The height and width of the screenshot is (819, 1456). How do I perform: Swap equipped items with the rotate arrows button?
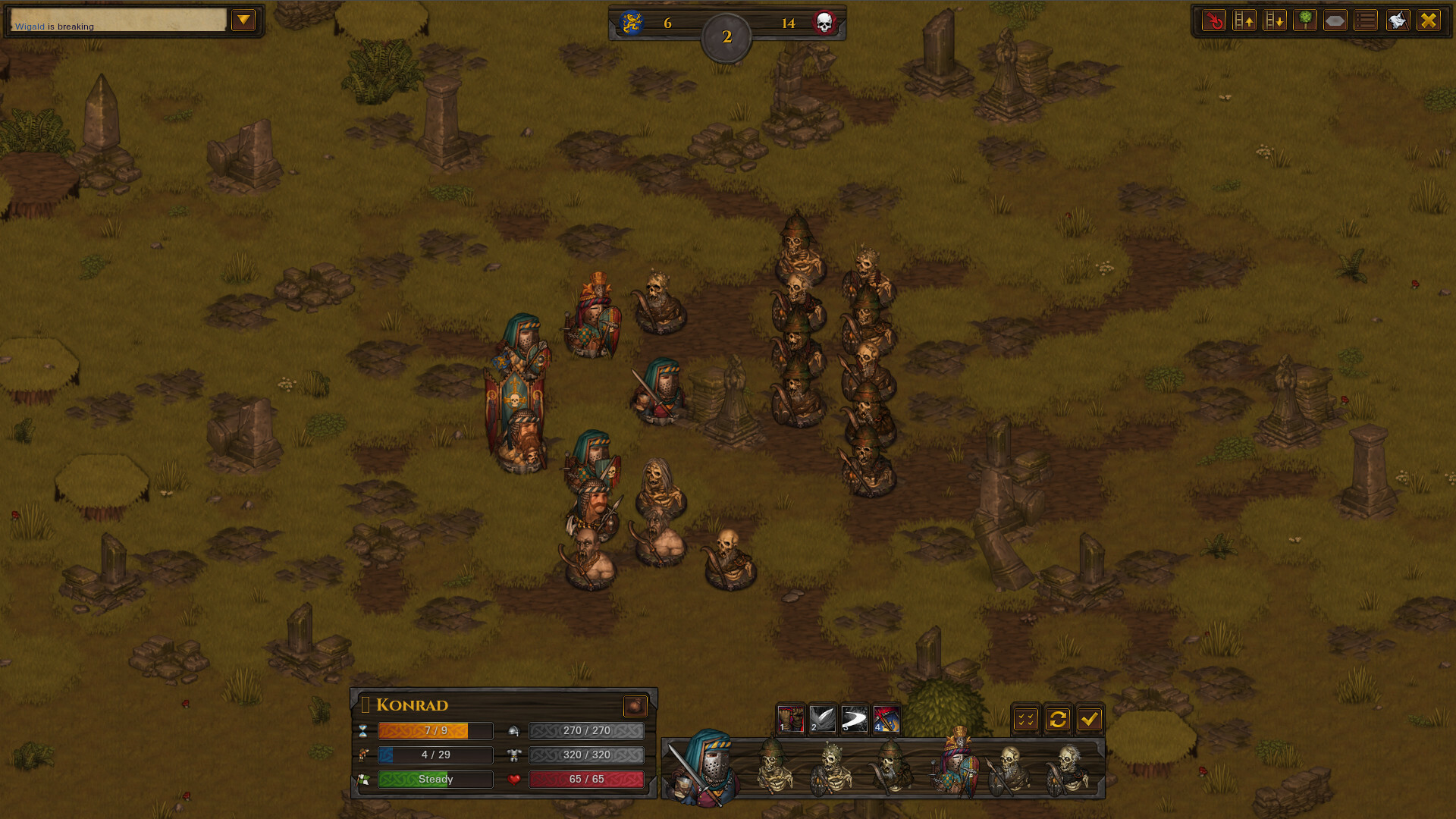pos(1059,718)
